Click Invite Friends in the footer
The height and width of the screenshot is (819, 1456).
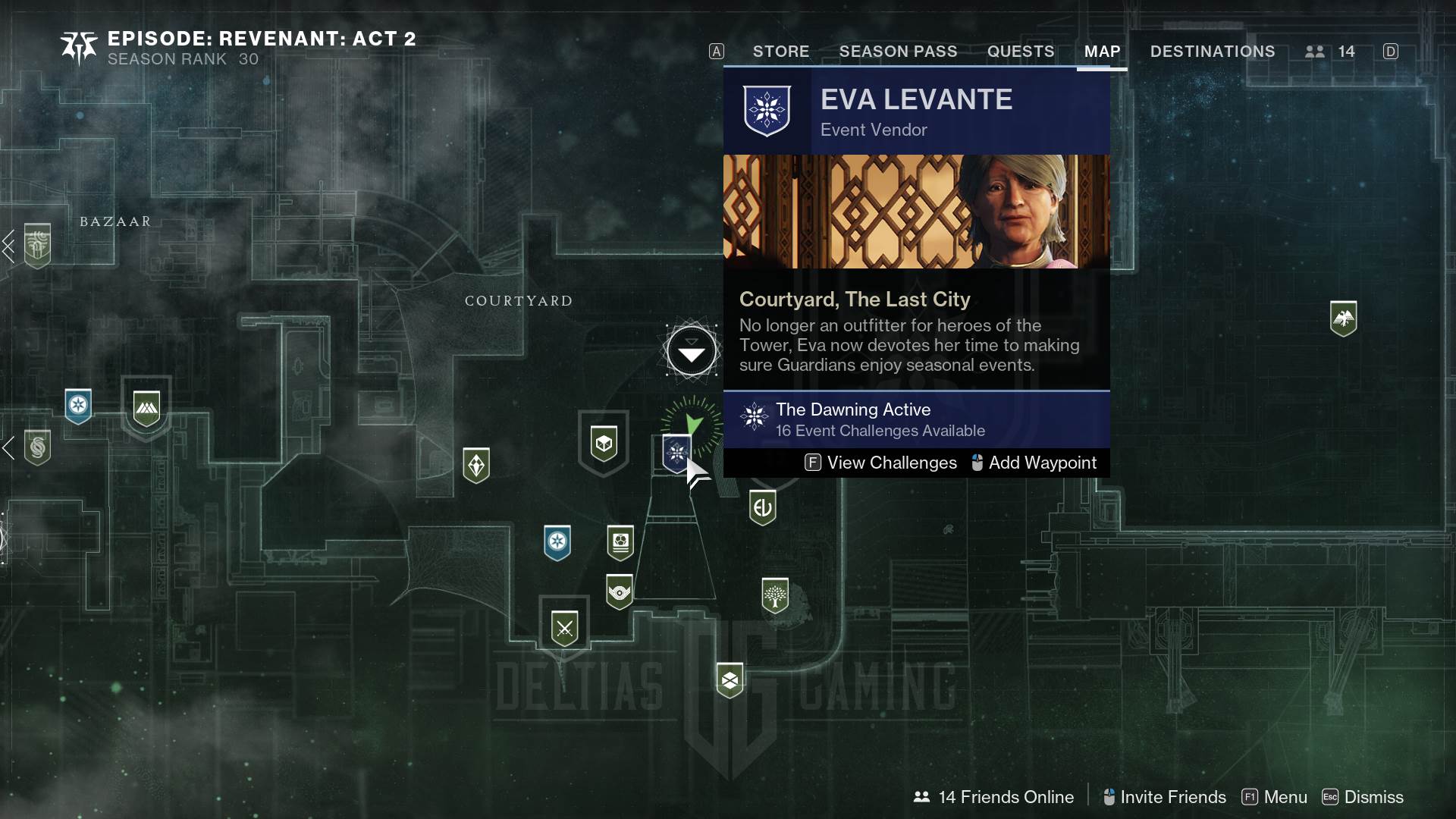[1164, 797]
